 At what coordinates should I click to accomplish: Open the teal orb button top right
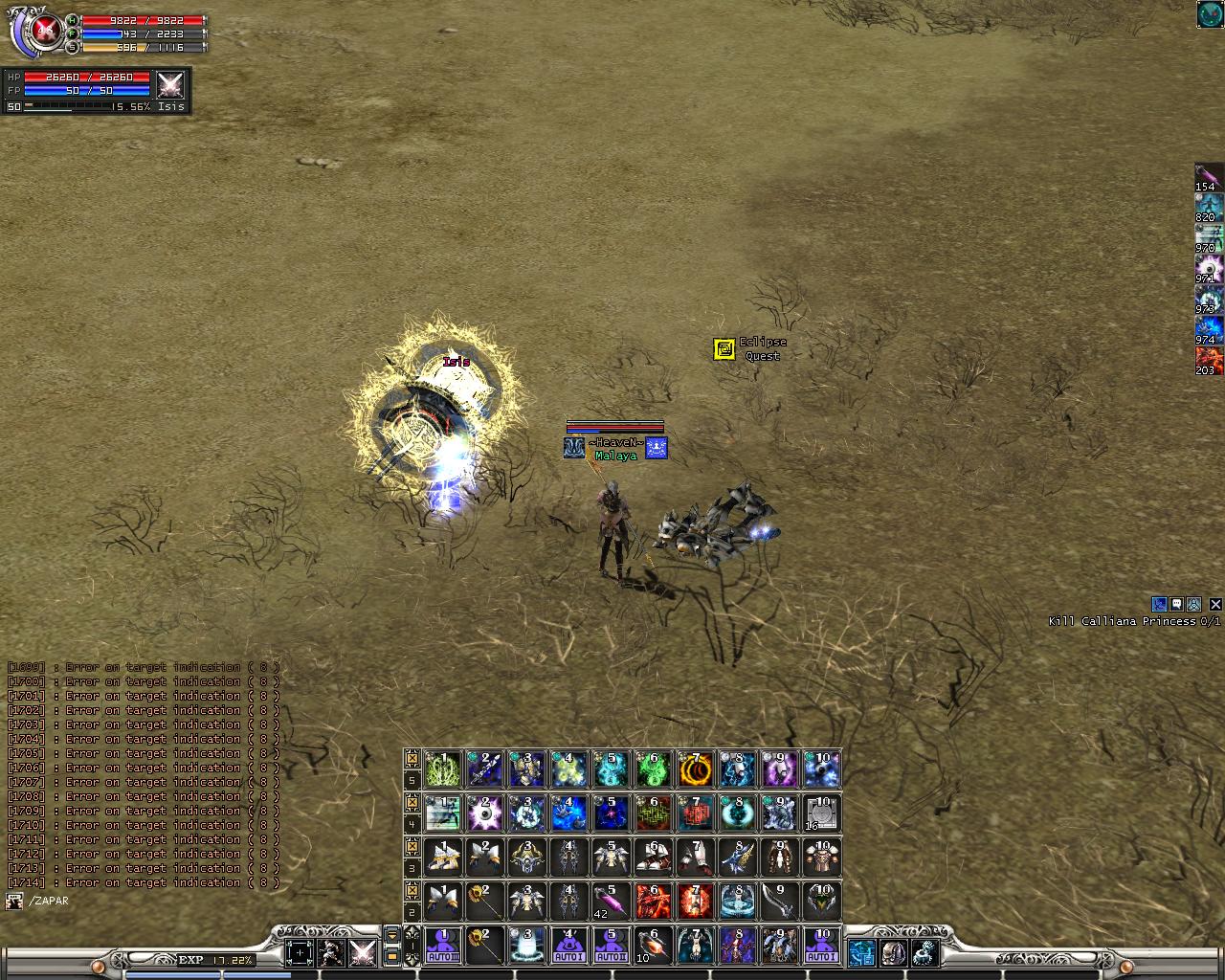coord(1210,14)
